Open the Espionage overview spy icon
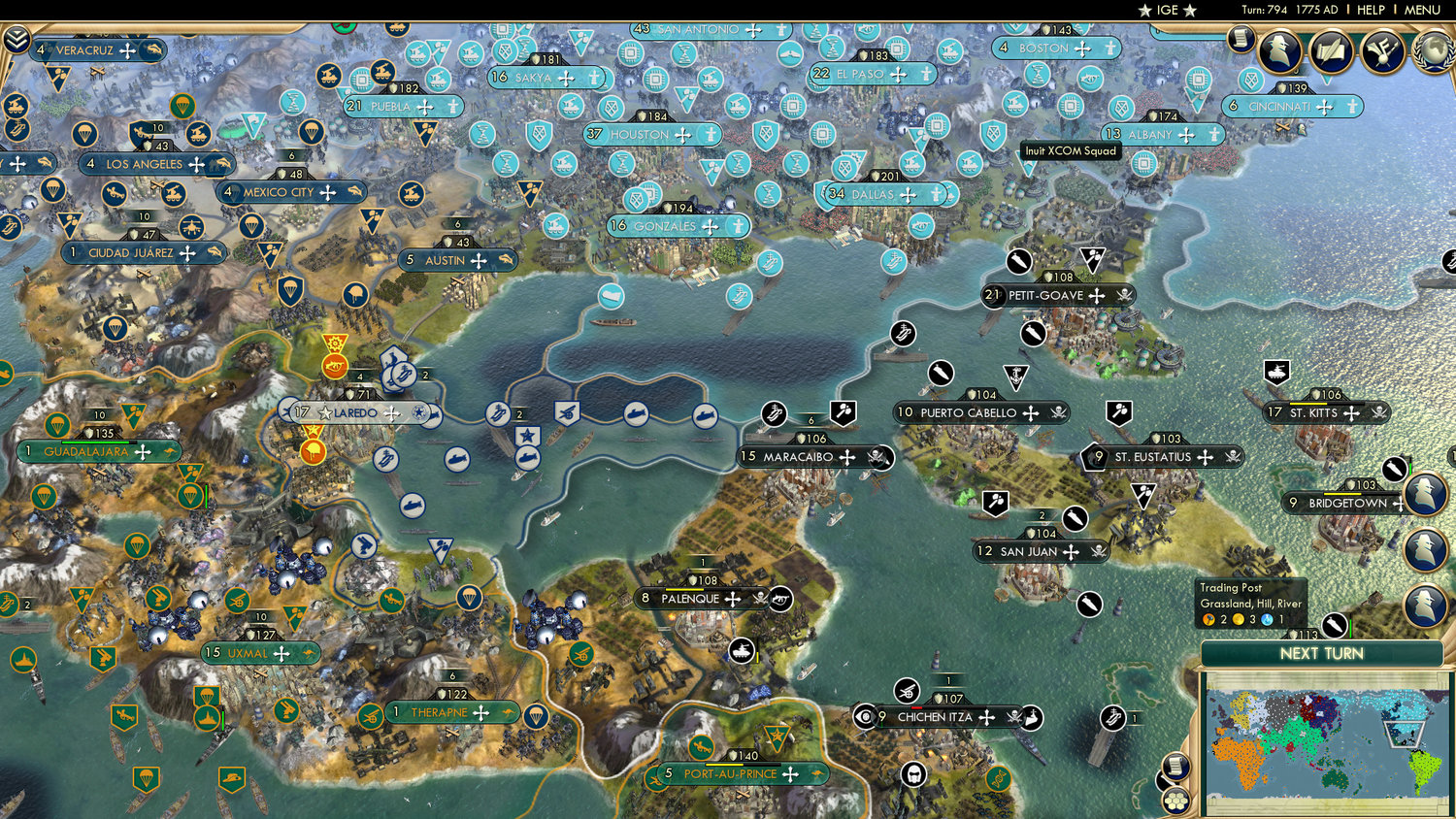 coord(1279,50)
